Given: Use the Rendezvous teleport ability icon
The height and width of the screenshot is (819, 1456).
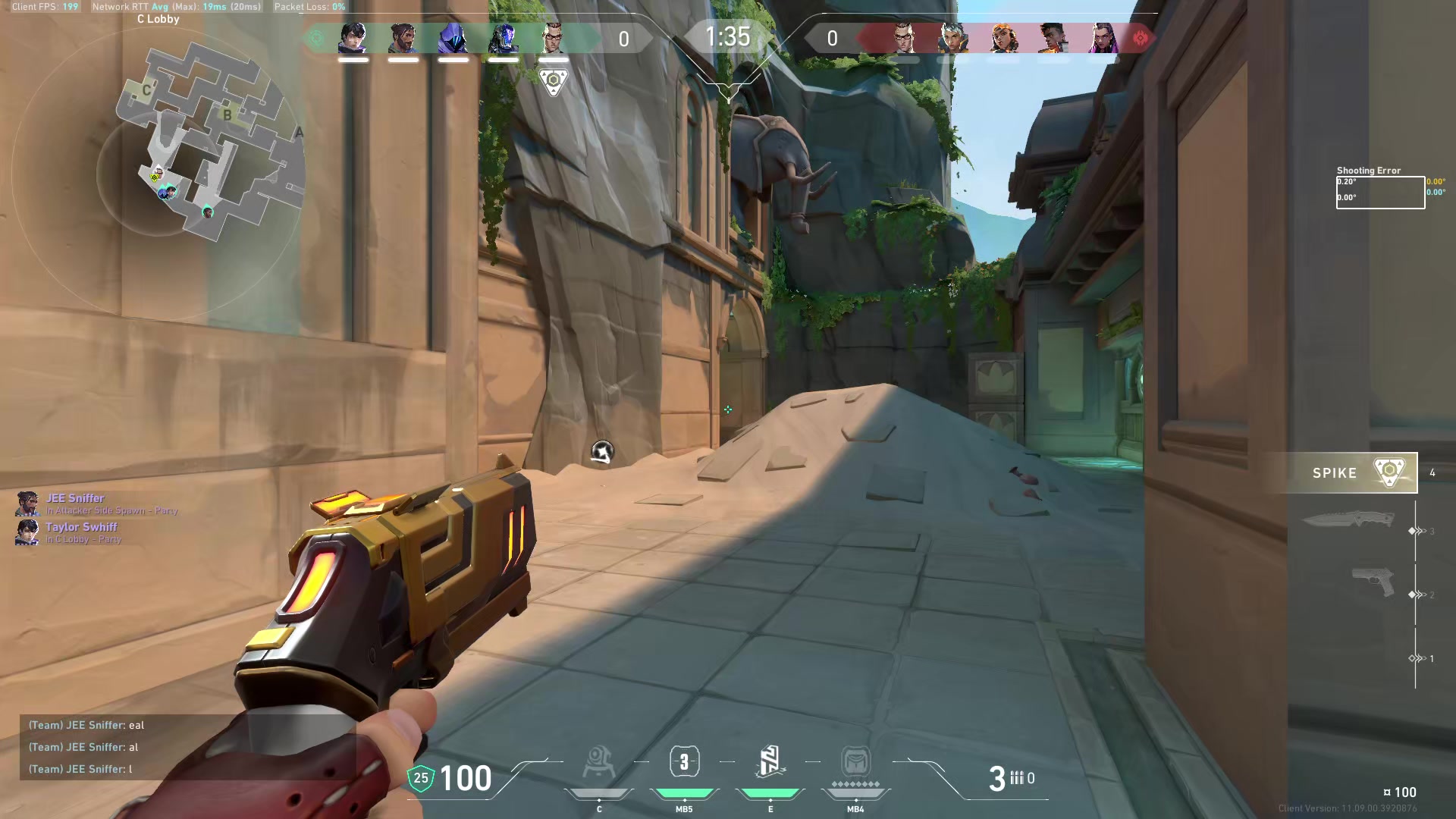Looking at the screenshot, I should coord(770,763).
